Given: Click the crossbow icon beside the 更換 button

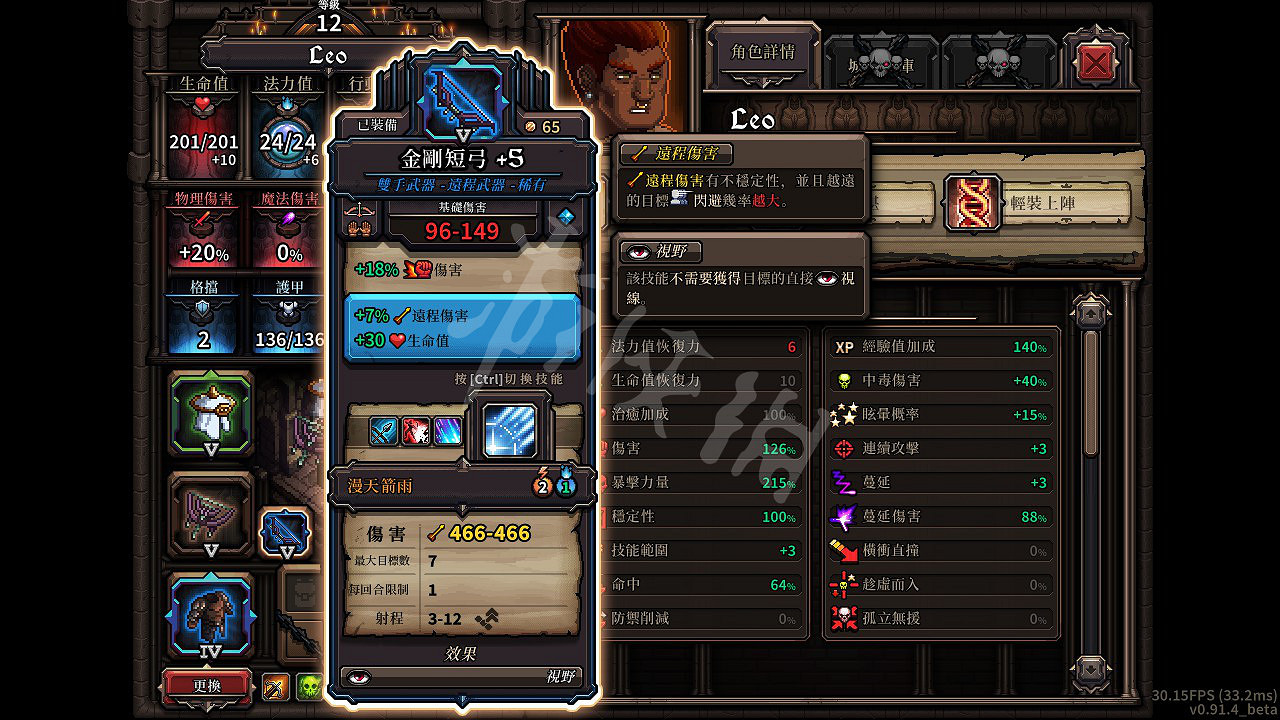Looking at the screenshot, I should [274, 685].
